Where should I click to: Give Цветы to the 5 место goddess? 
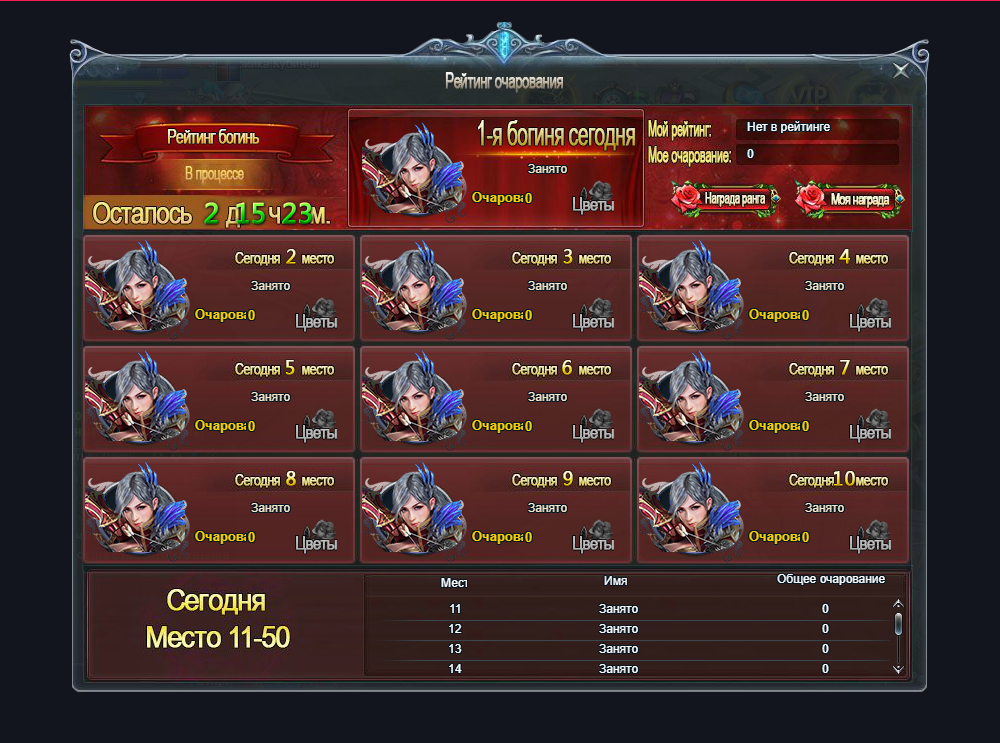tap(316, 427)
